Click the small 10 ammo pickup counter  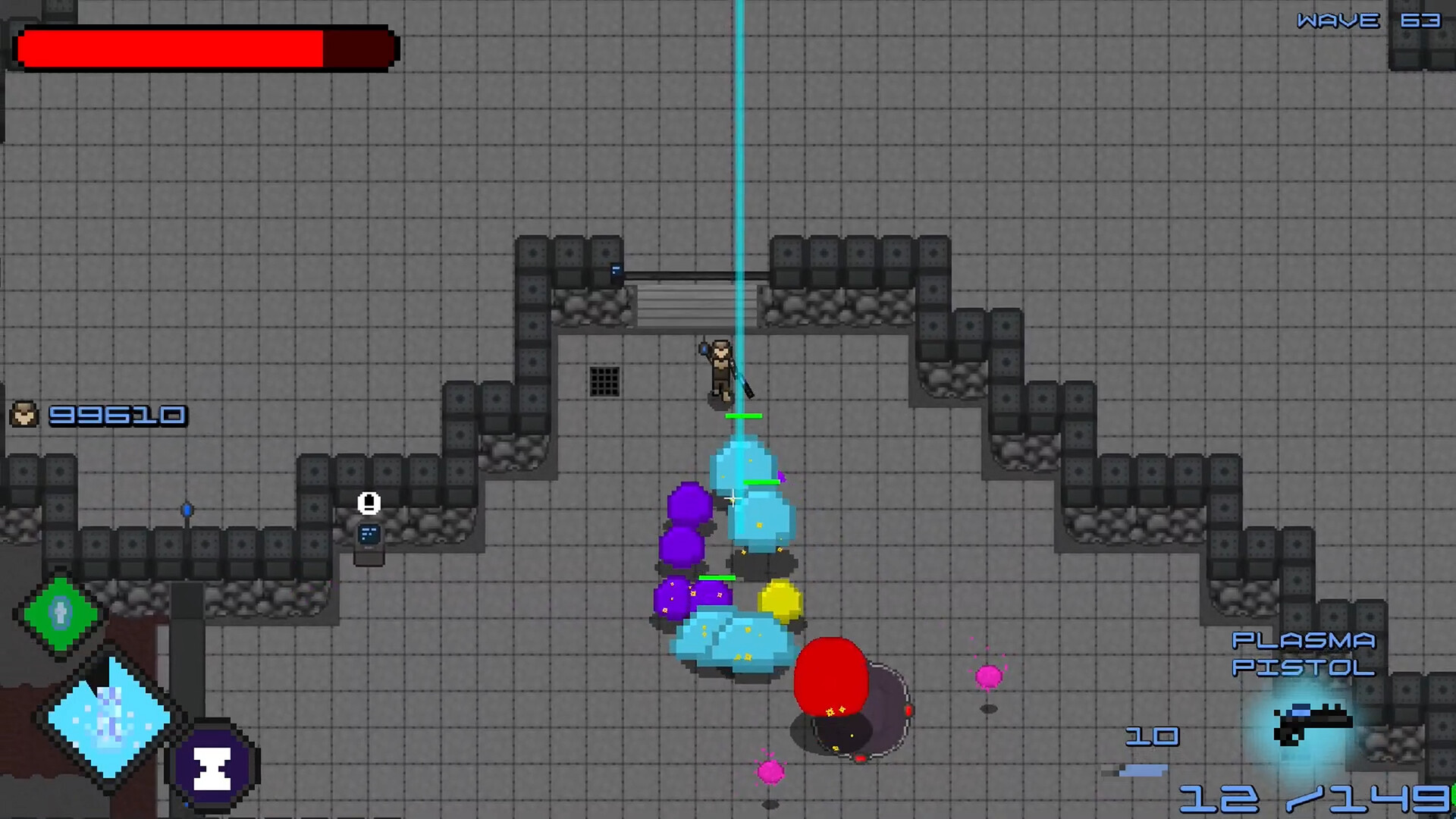1153,736
